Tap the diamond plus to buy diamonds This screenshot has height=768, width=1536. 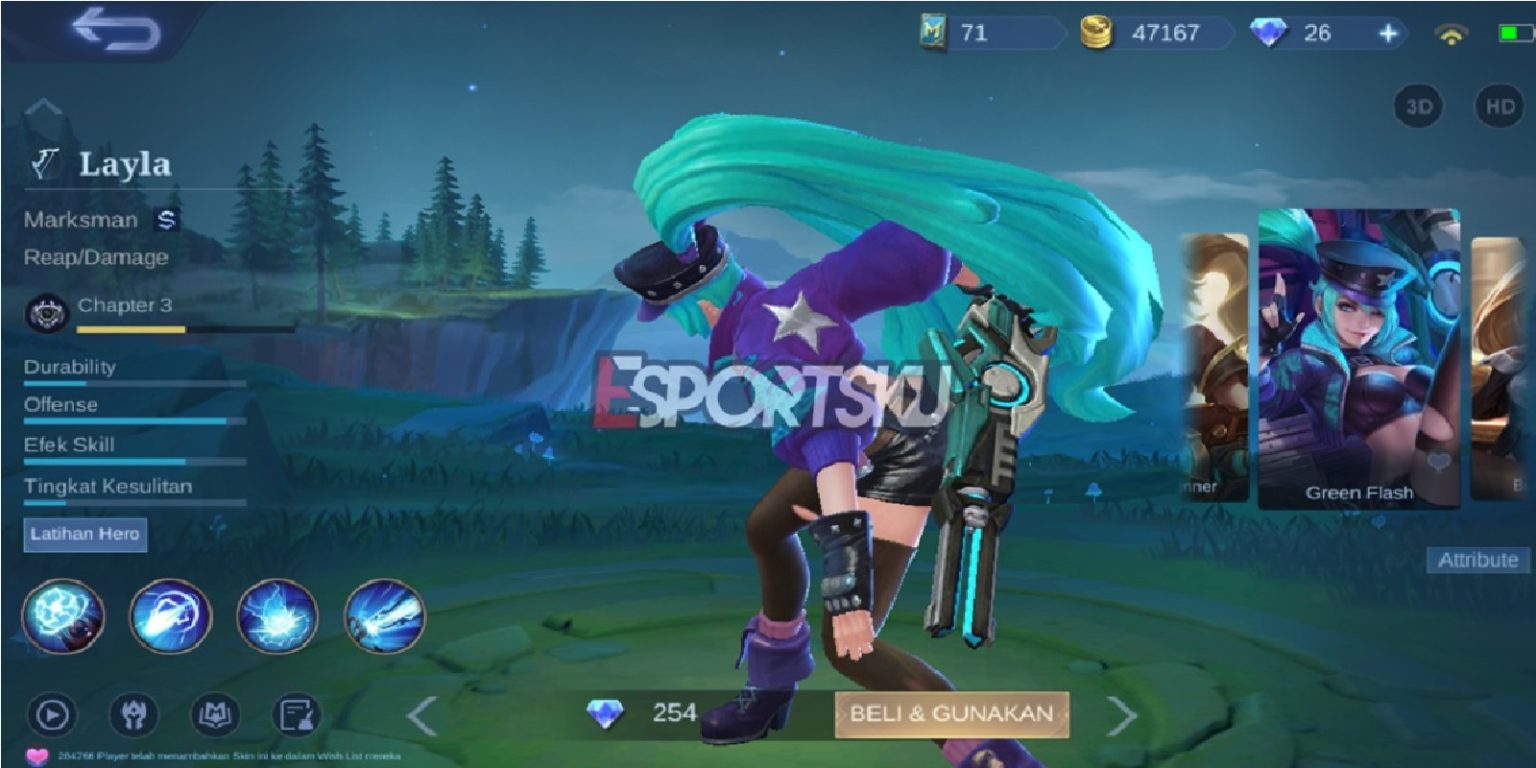point(1389,33)
